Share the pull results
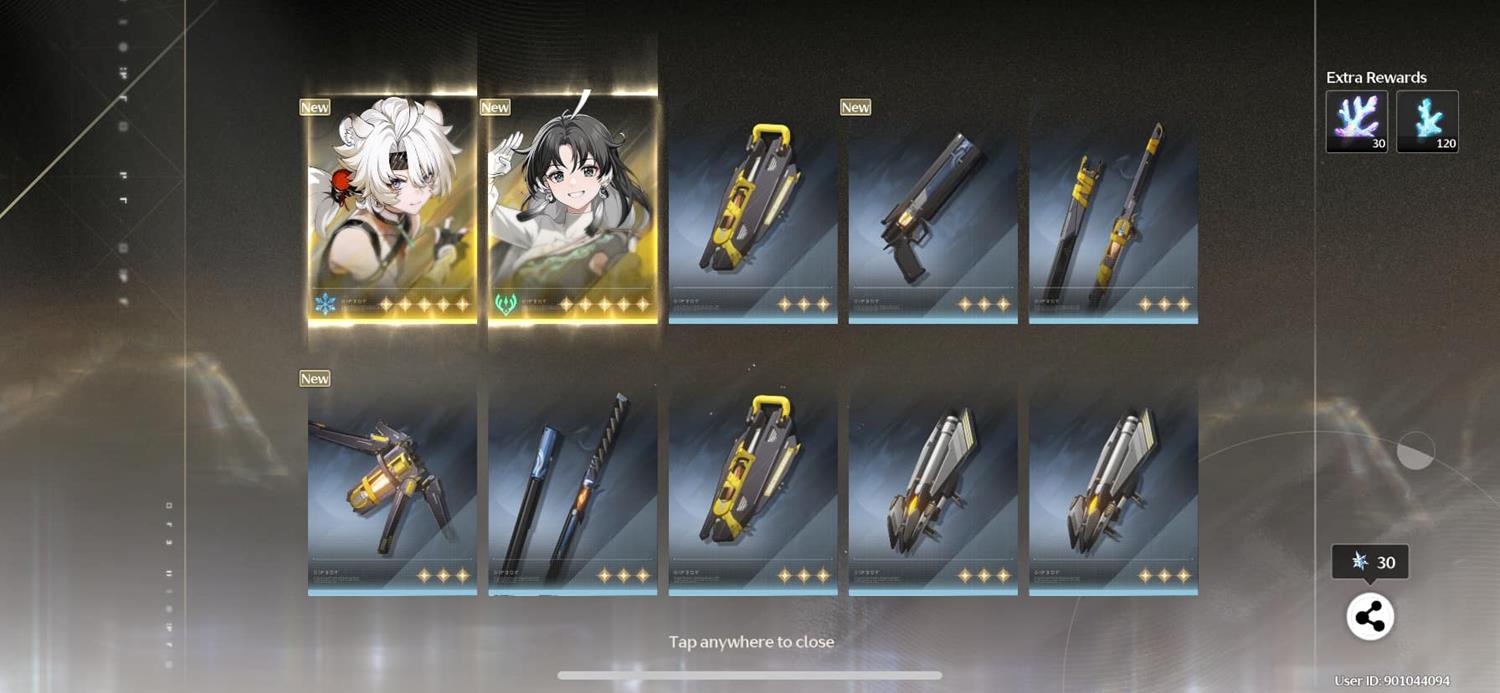Image resolution: width=1500 pixels, height=693 pixels. coord(1370,617)
